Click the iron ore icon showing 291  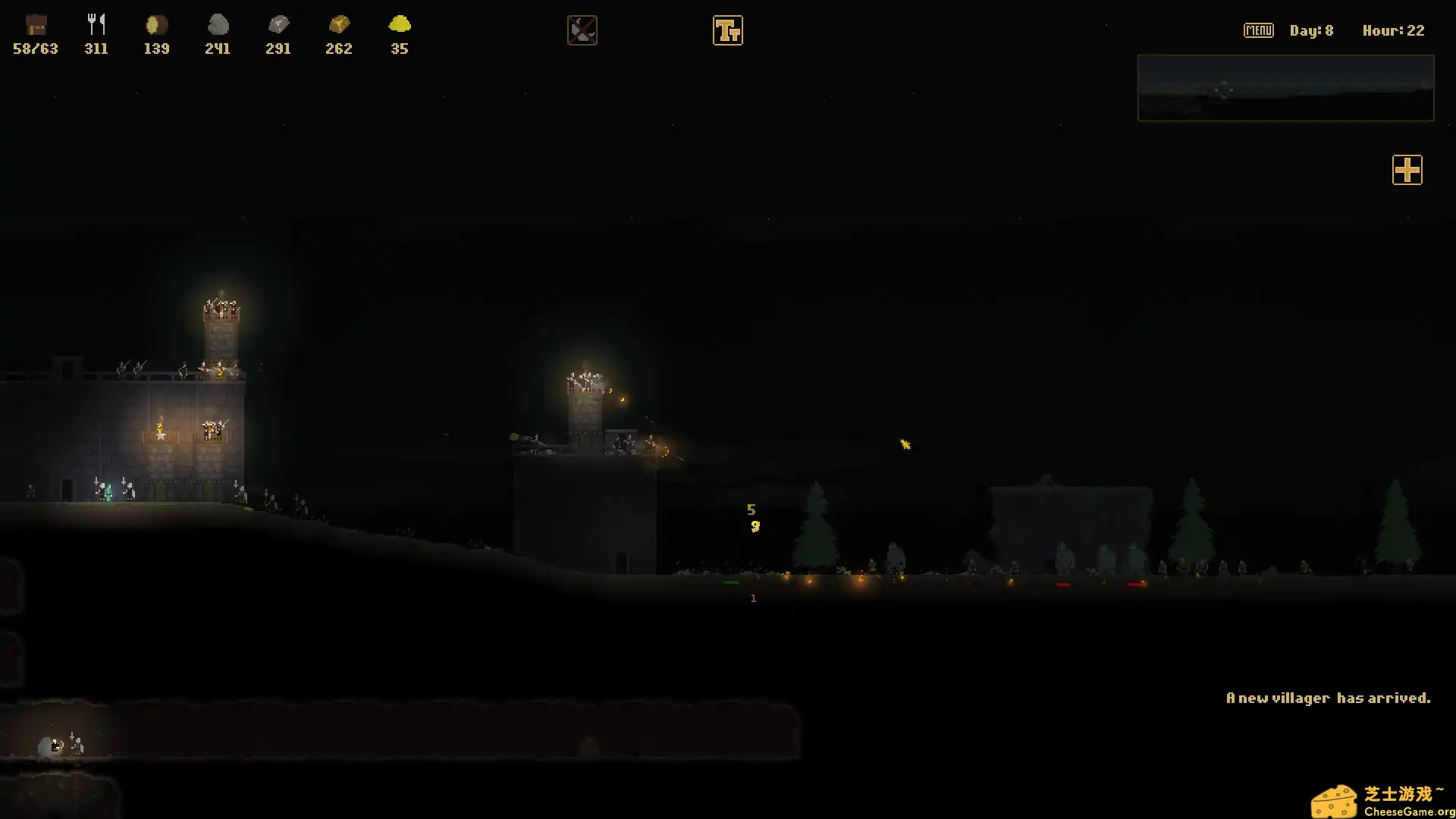point(278,25)
